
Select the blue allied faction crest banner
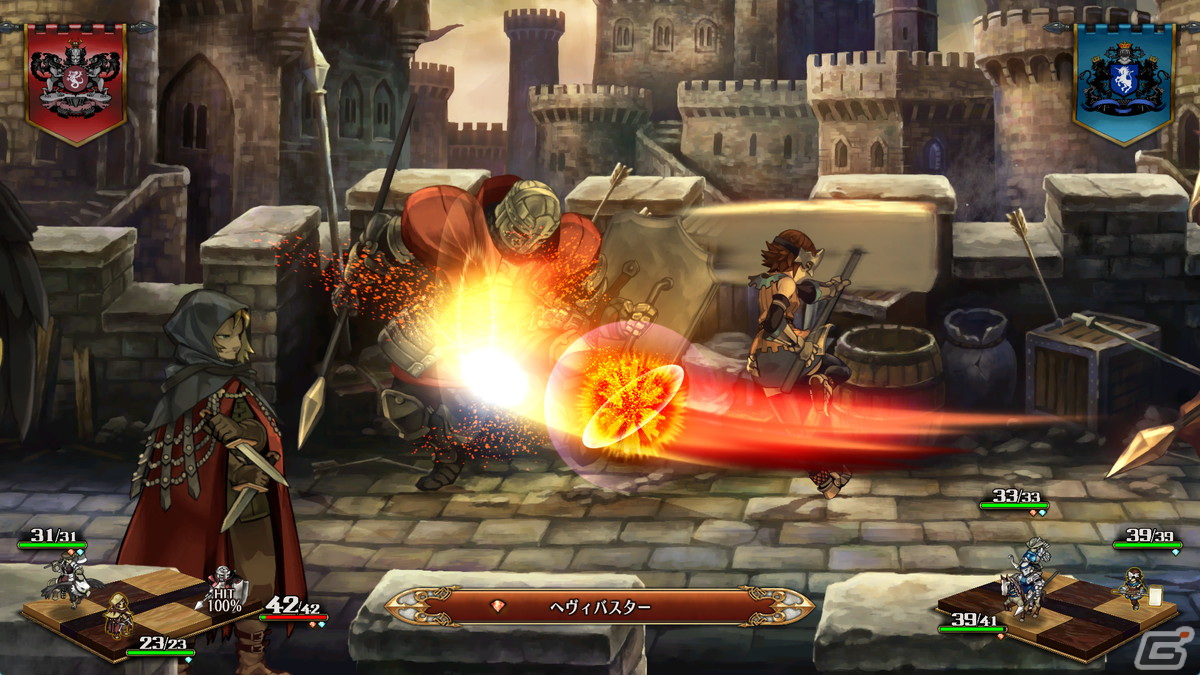coord(1123,82)
